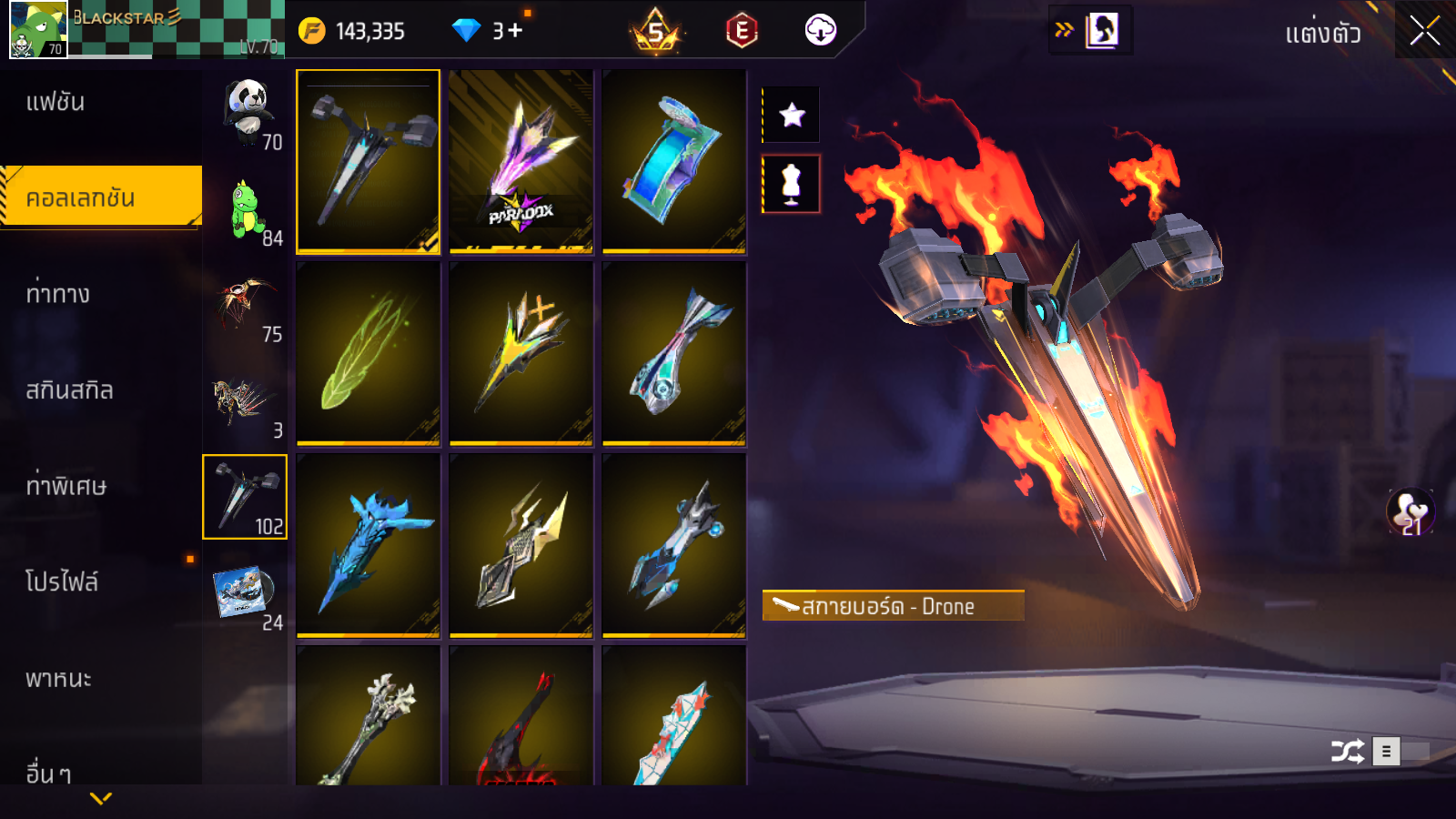Image resolution: width=1456 pixels, height=819 pixels.
Task: Open the cloud download icon
Action: (820, 31)
